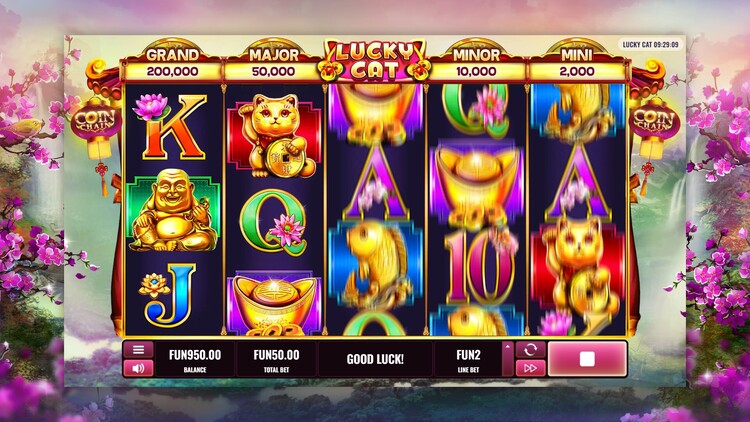This screenshot has width=750, height=422.
Task: Stop the spinning reels
Action: point(587,359)
